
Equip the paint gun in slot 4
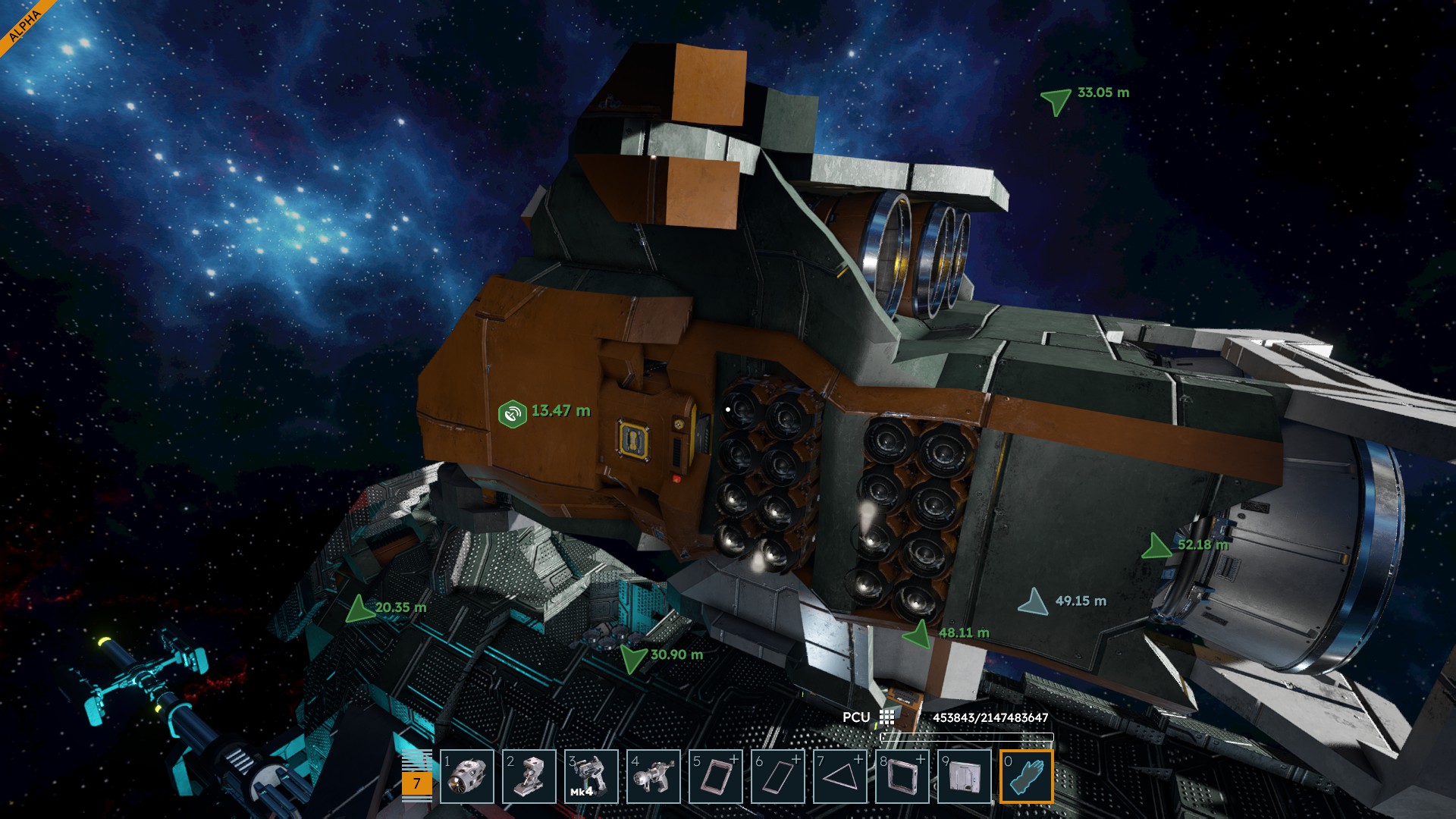click(x=654, y=777)
